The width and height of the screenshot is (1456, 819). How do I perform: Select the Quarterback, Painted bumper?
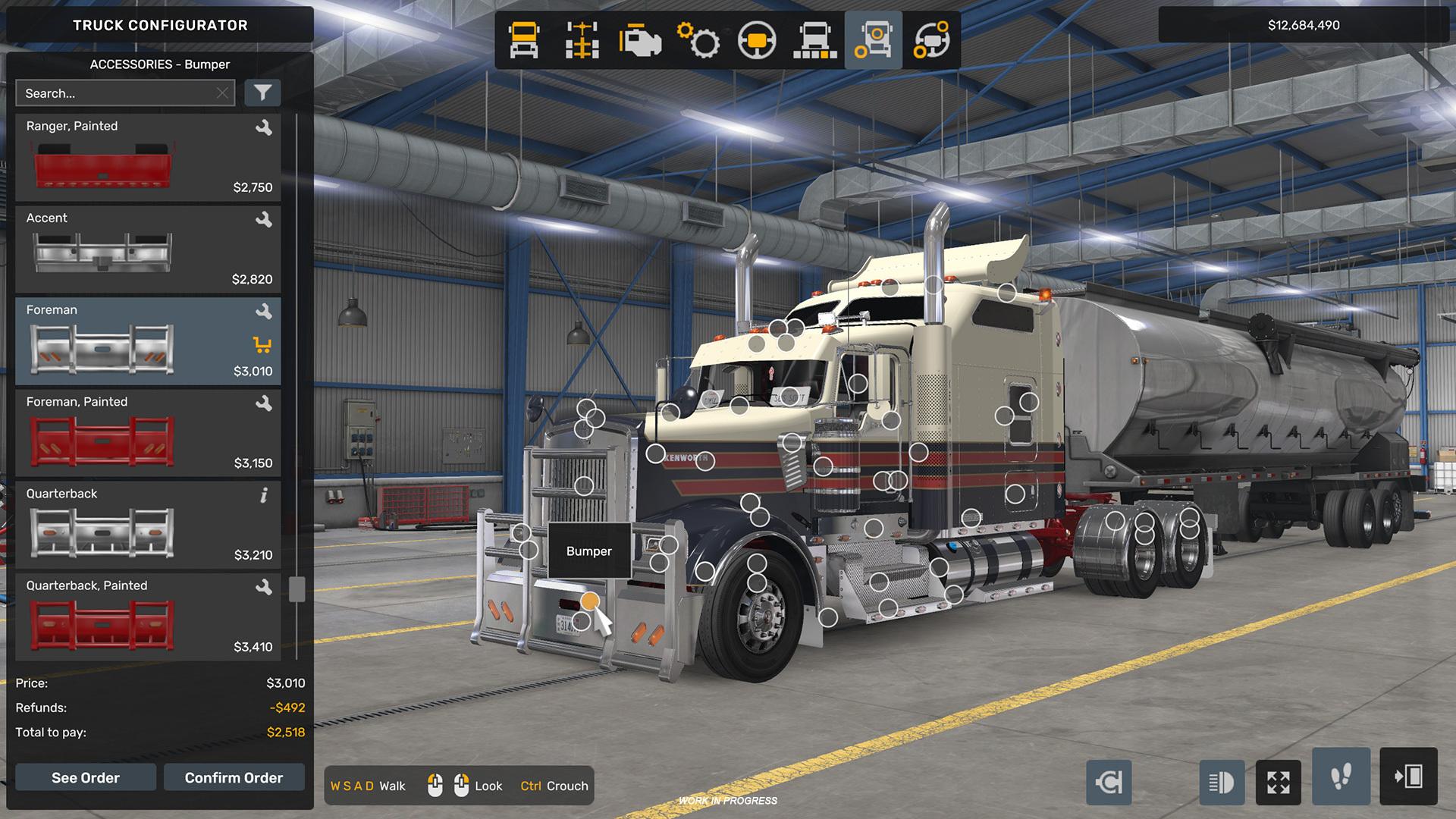[x=148, y=617]
